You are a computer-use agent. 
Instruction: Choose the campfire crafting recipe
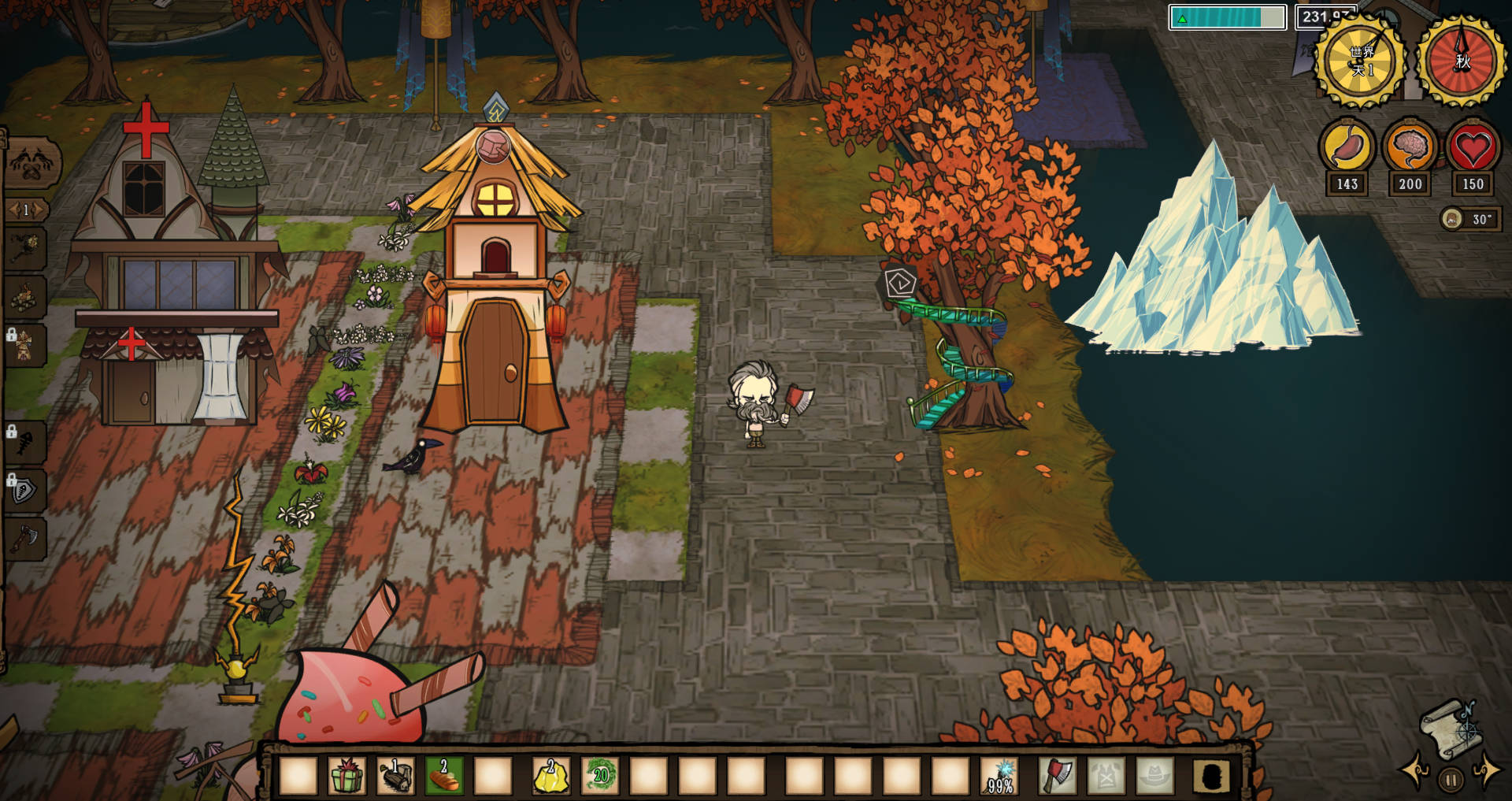25,296
